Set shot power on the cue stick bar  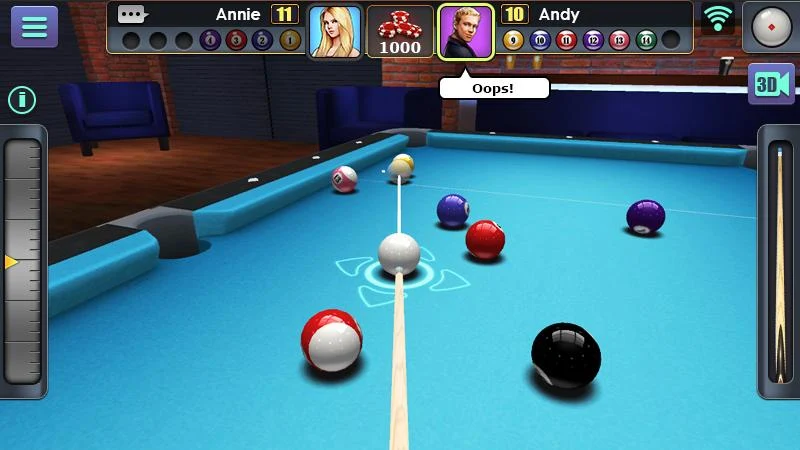click(x=778, y=262)
